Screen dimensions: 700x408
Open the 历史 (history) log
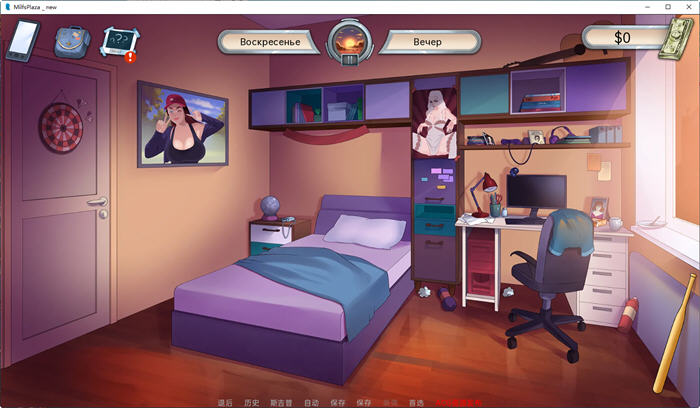pos(251,403)
